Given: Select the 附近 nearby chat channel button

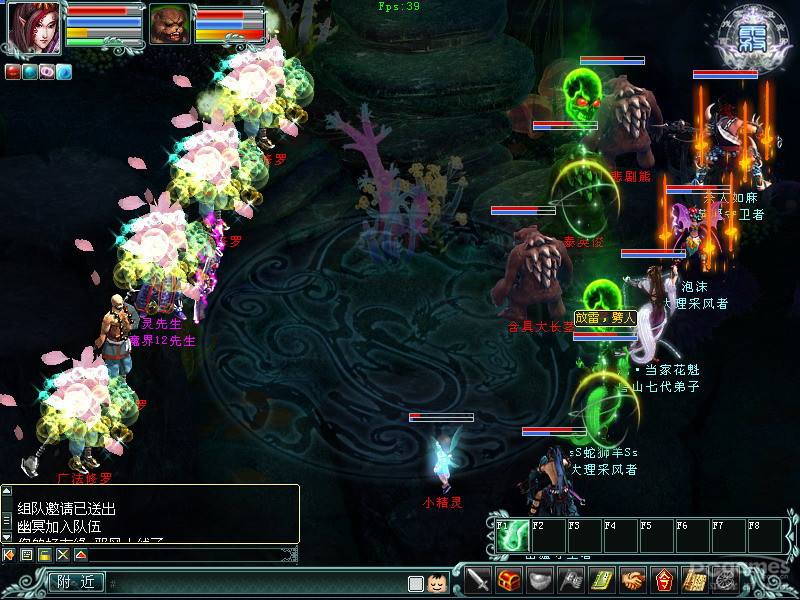Looking at the screenshot, I should tap(76, 582).
